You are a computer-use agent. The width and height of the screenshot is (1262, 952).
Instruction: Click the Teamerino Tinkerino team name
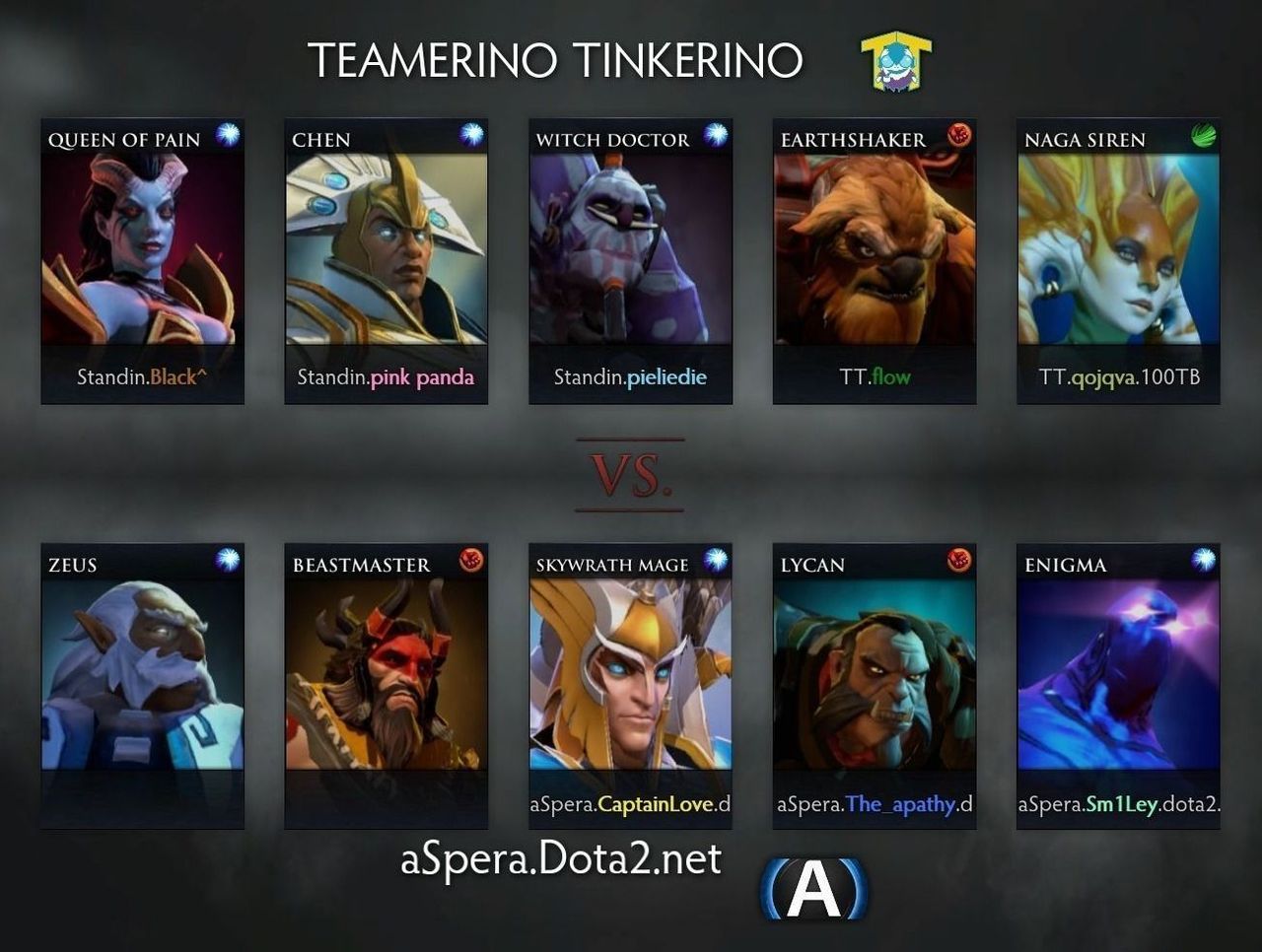pos(555,61)
